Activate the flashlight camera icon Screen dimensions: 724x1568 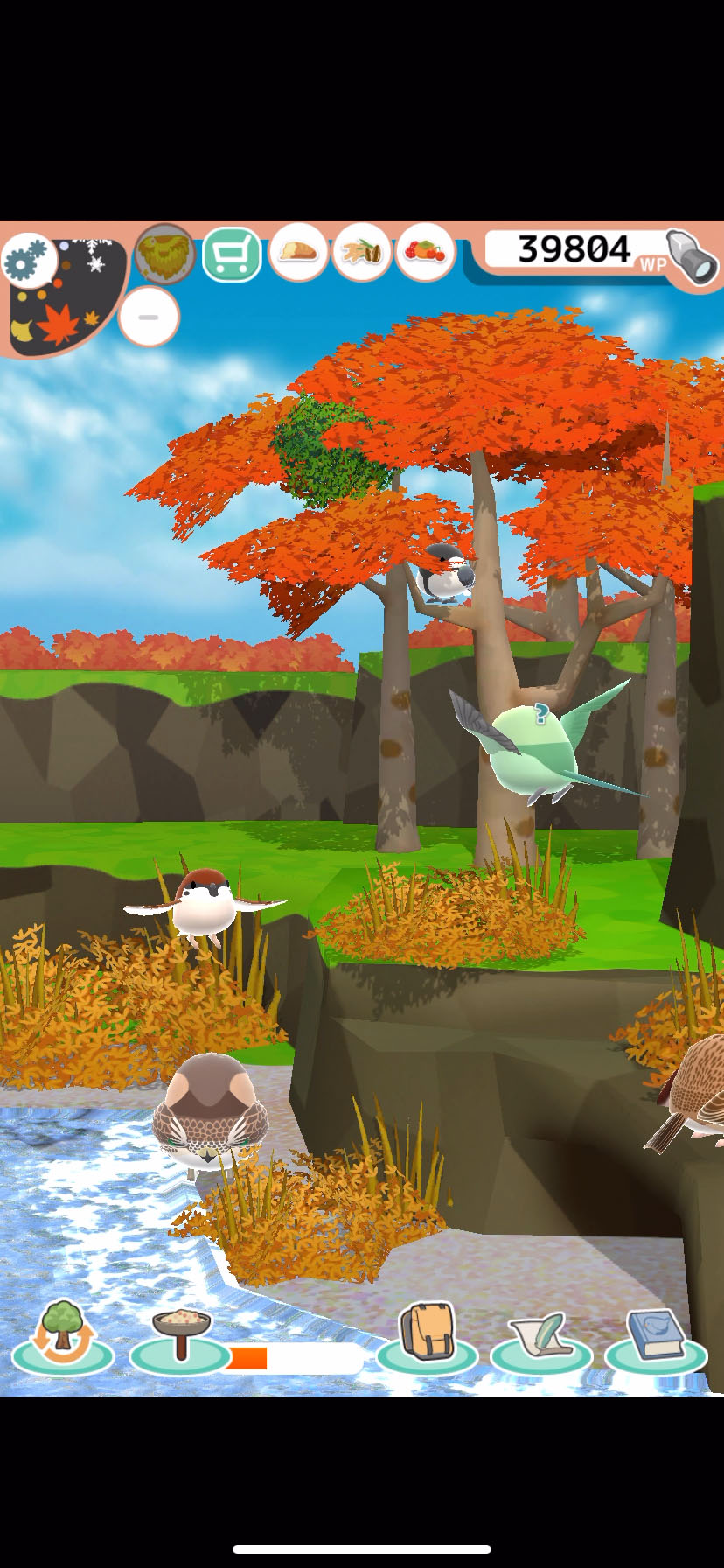coord(692,256)
